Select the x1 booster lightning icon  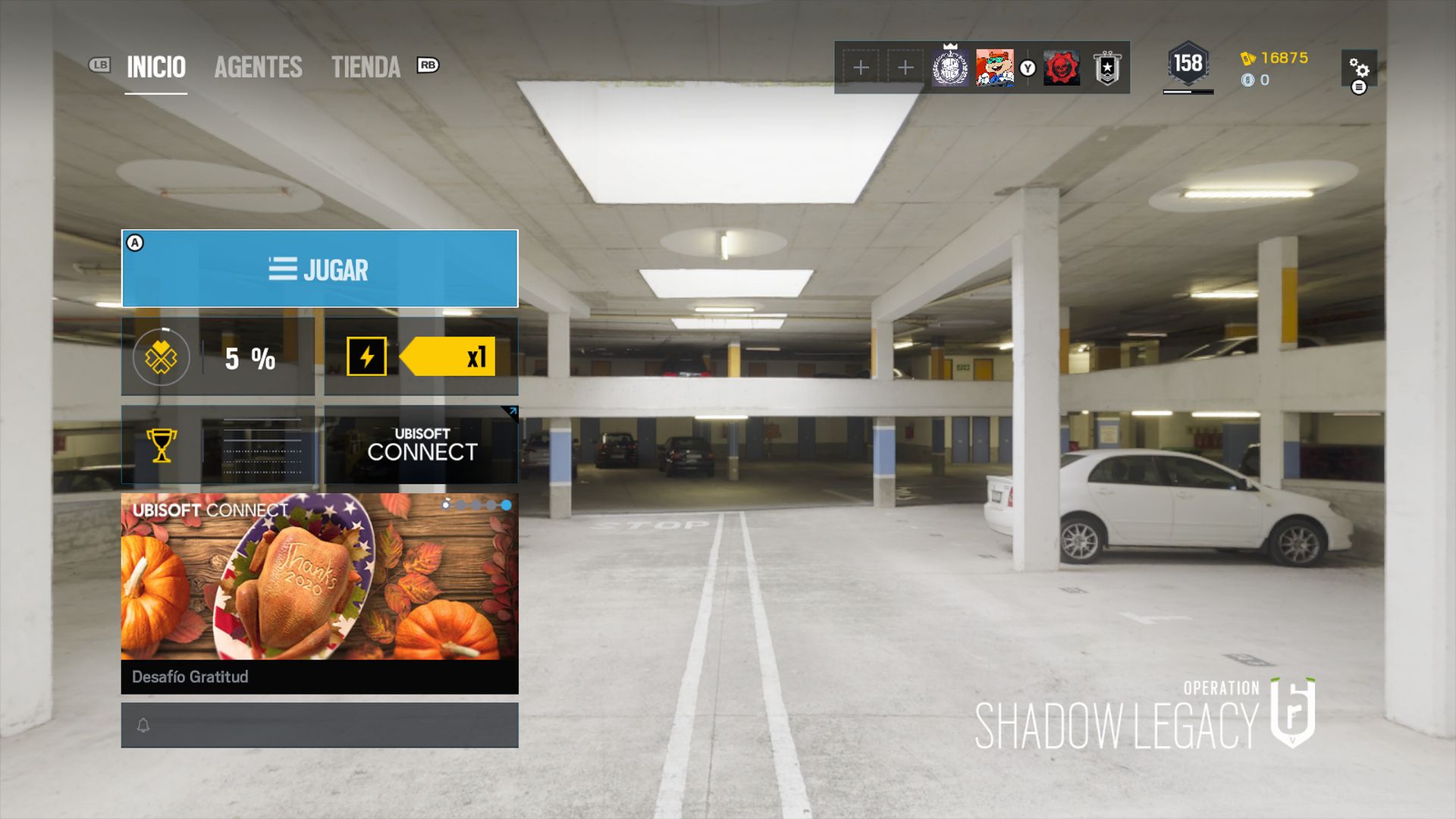point(366,355)
